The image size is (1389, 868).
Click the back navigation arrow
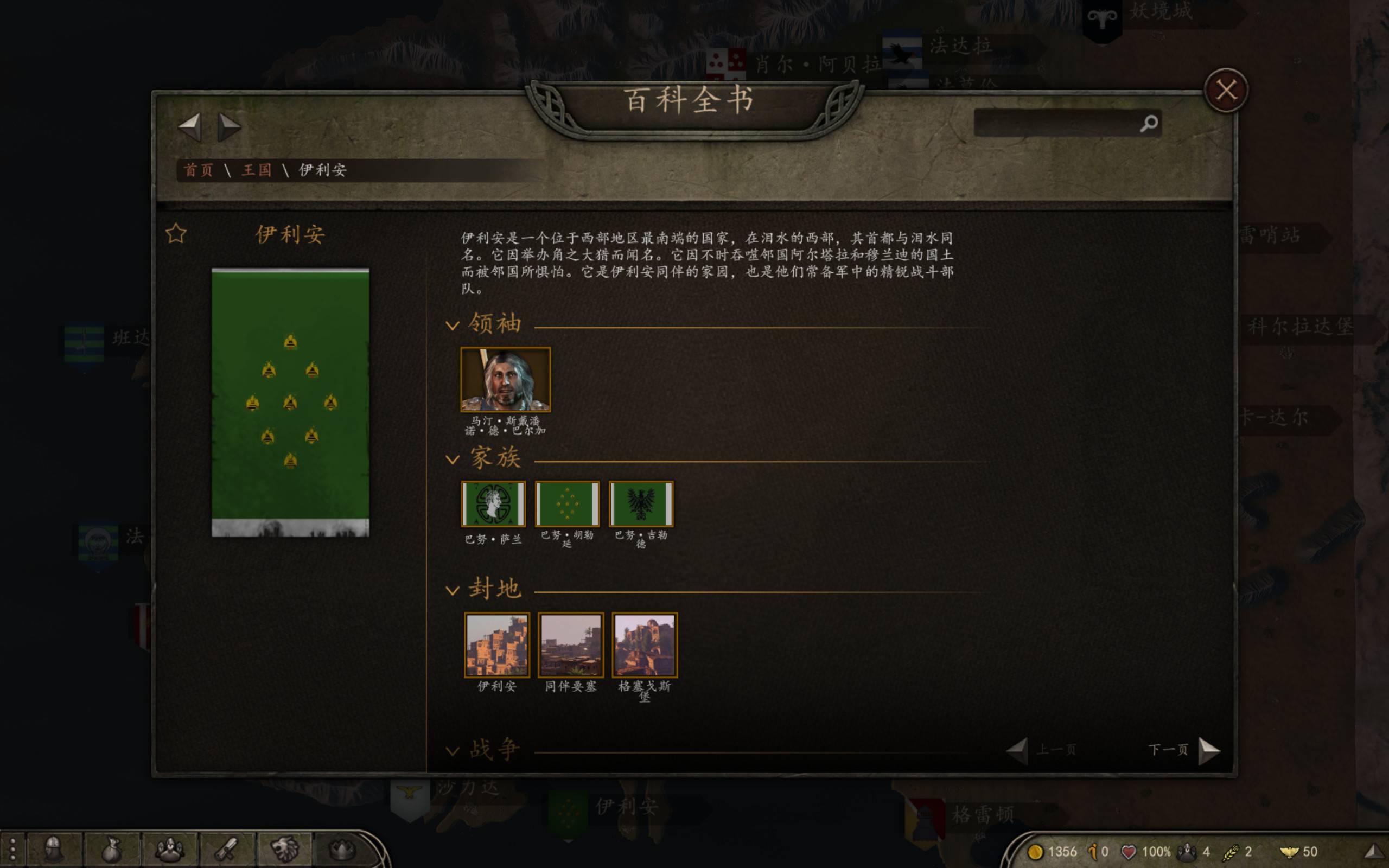point(189,127)
